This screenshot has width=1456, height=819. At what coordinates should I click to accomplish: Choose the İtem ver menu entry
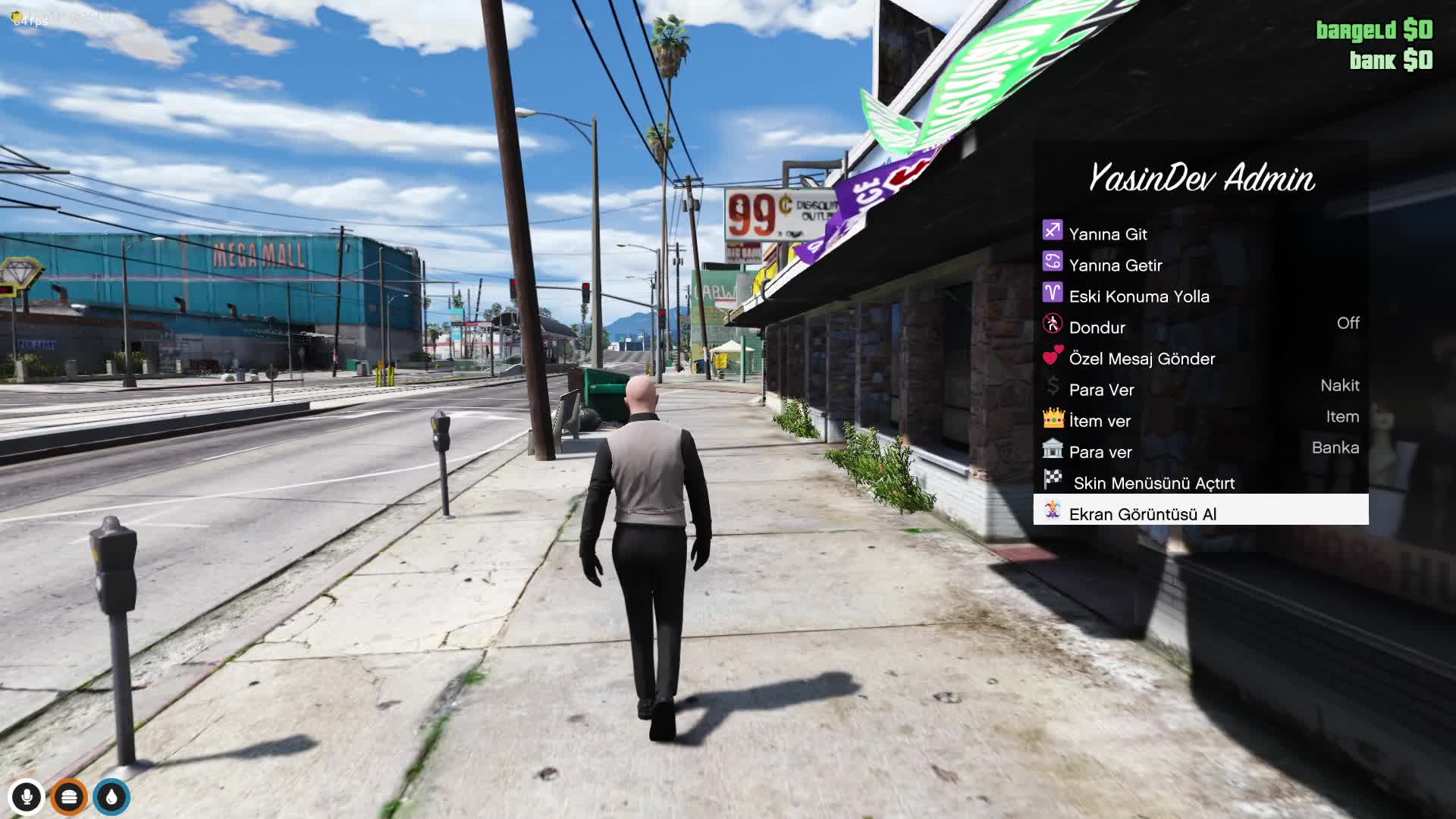(1200, 420)
